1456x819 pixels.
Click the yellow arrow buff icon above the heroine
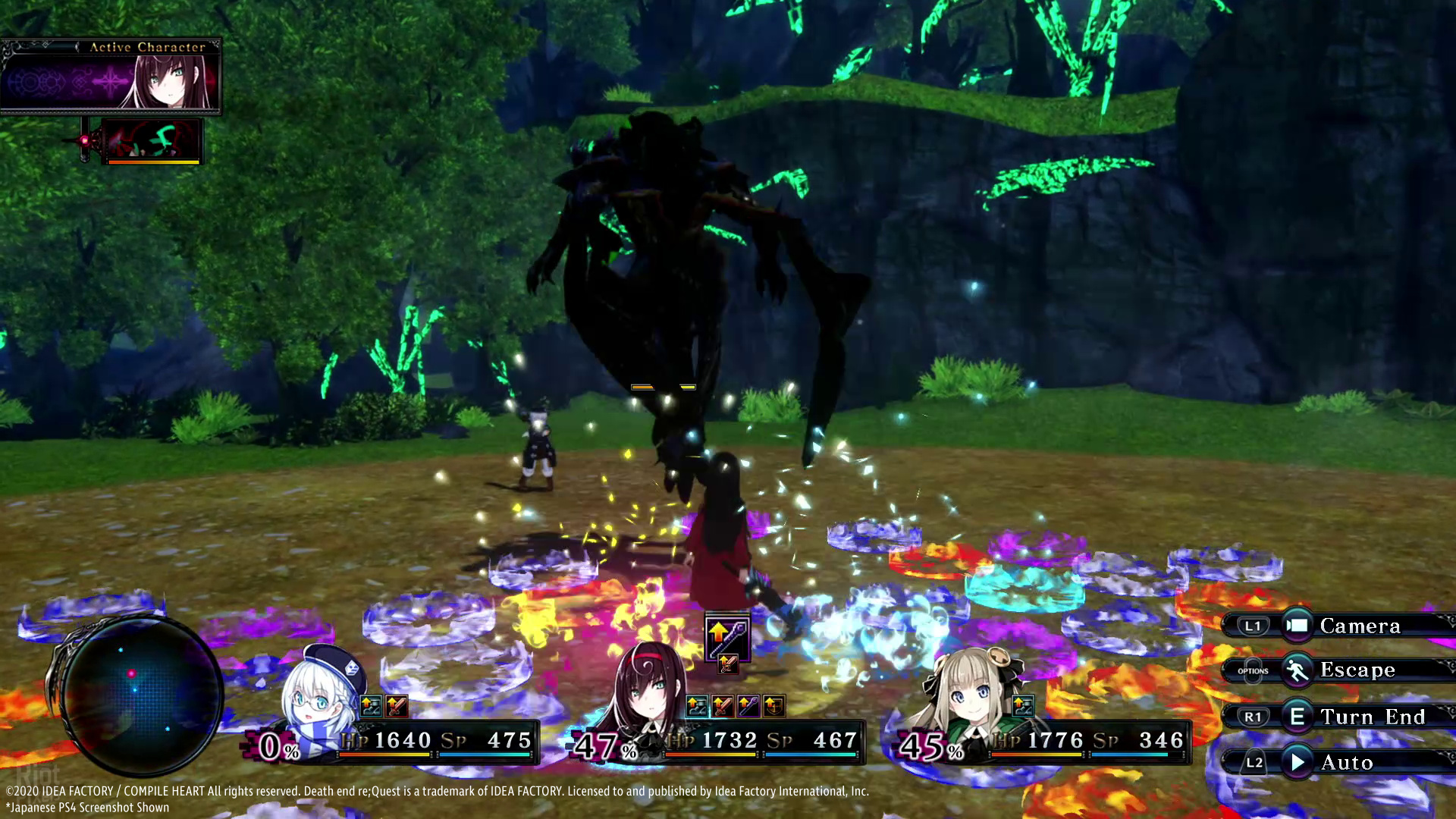[x=727, y=635]
